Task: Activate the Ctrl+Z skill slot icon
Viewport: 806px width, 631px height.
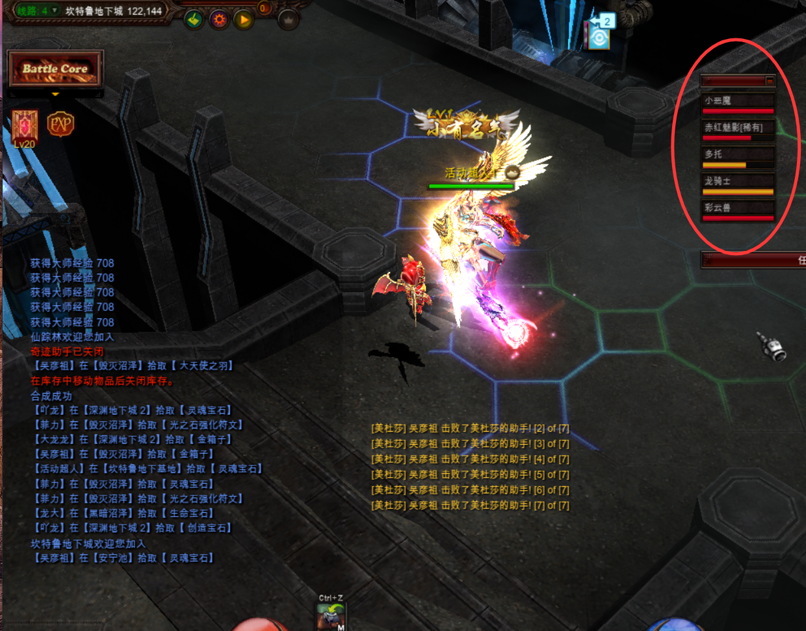Action: coord(332,616)
